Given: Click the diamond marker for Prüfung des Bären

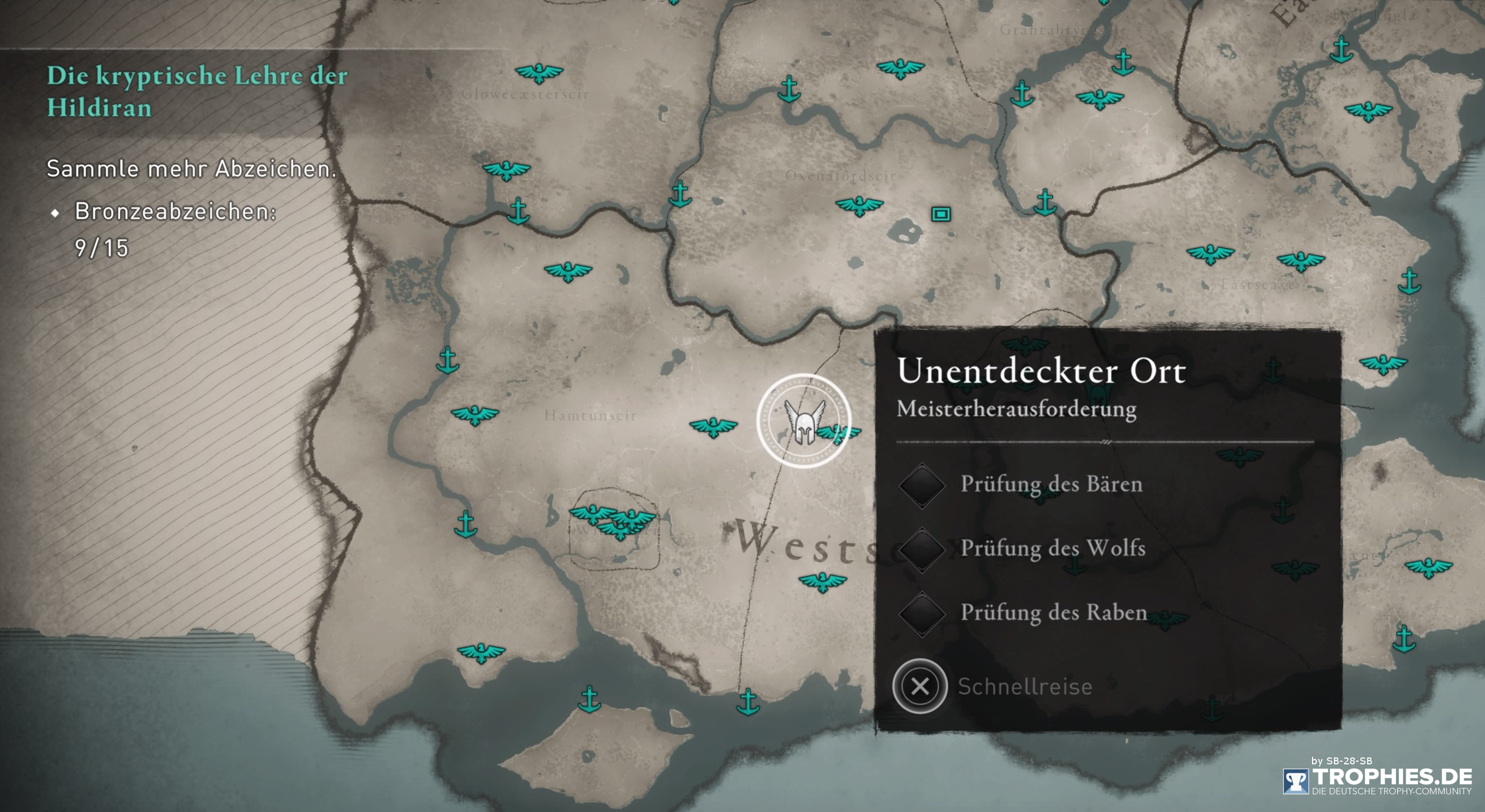Looking at the screenshot, I should [x=924, y=486].
